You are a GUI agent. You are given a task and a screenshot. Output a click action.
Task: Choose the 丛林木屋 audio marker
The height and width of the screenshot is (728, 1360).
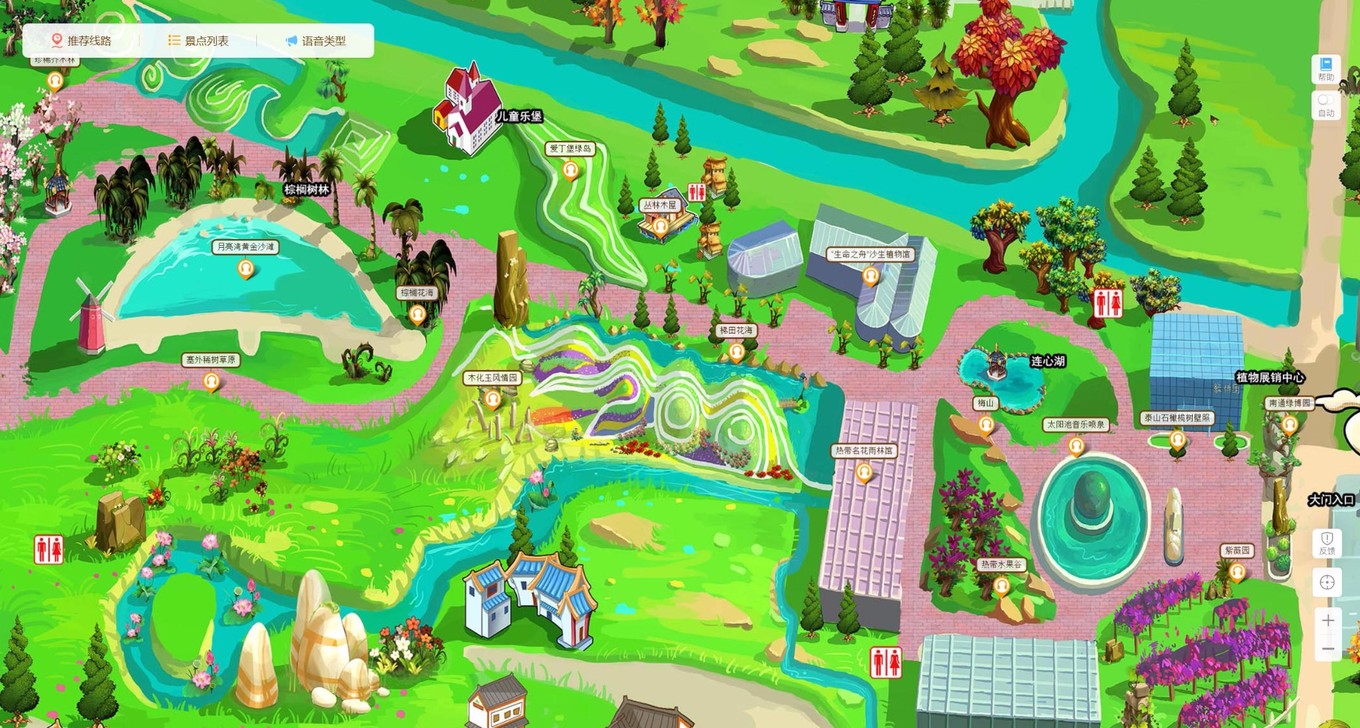click(660, 226)
